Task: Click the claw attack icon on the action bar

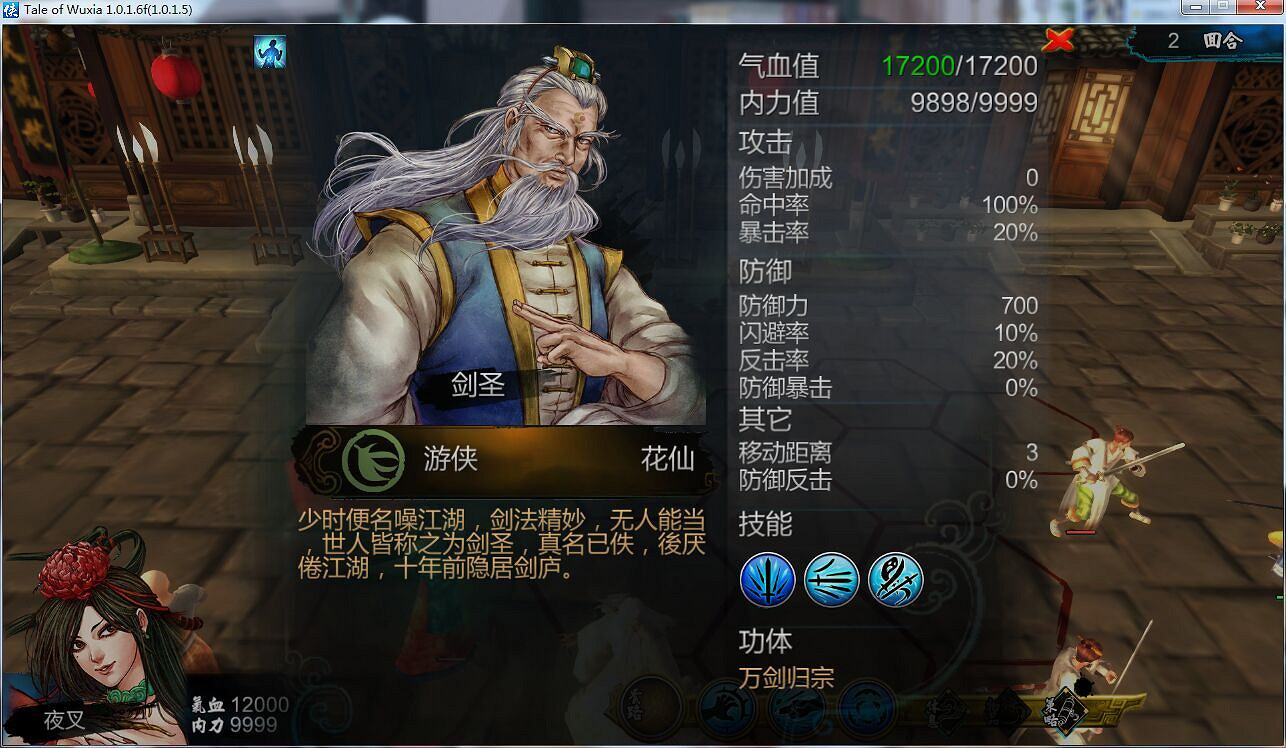Action: [x=723, y=708]
